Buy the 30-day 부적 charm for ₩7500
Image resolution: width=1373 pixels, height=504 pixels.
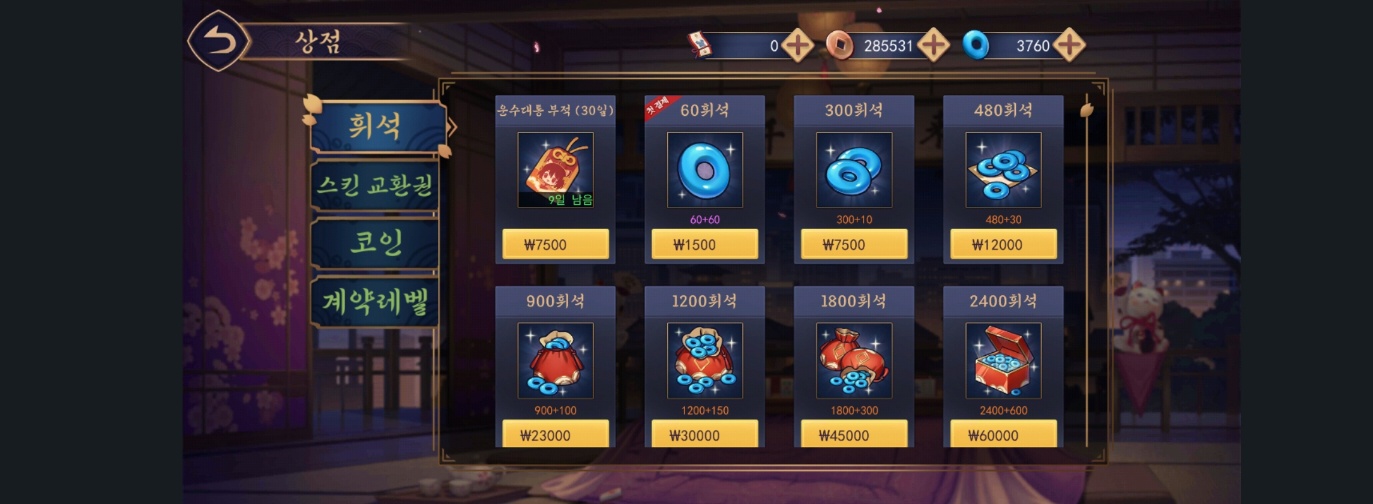coord(555,244)
